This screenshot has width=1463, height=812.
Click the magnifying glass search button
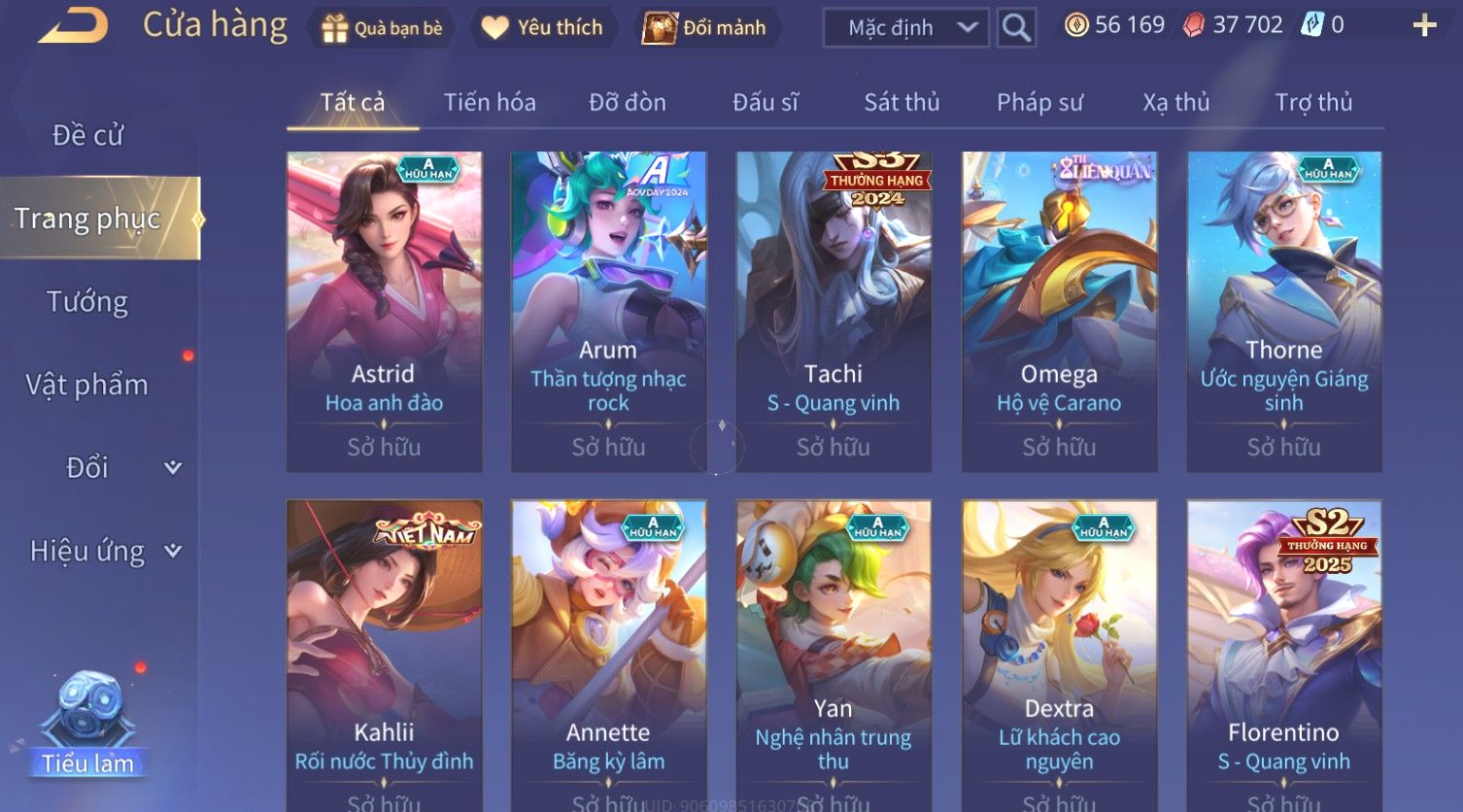tap(1016, 28)
